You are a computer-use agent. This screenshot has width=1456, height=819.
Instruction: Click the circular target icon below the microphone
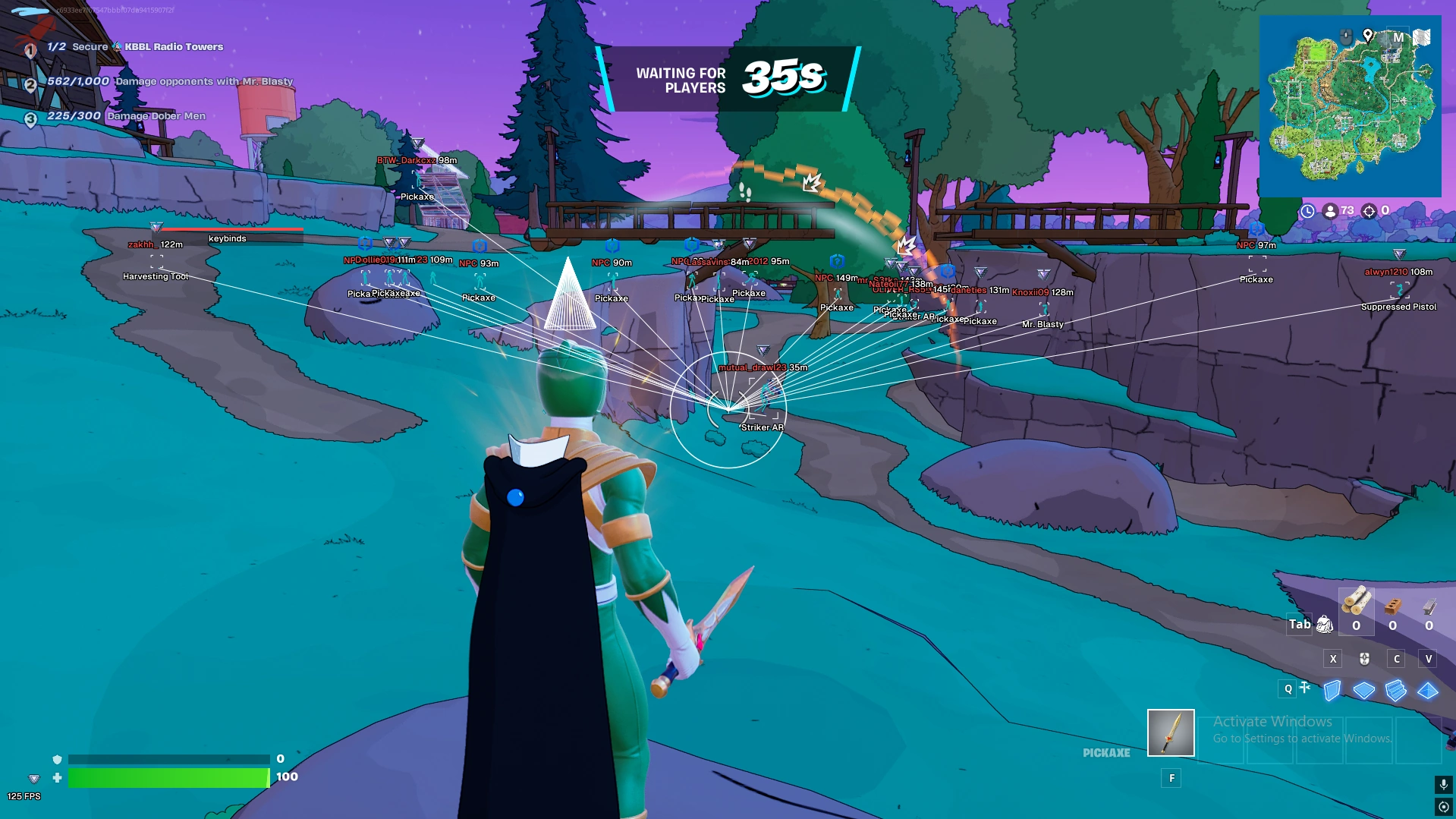click(x=1443, y=807)
